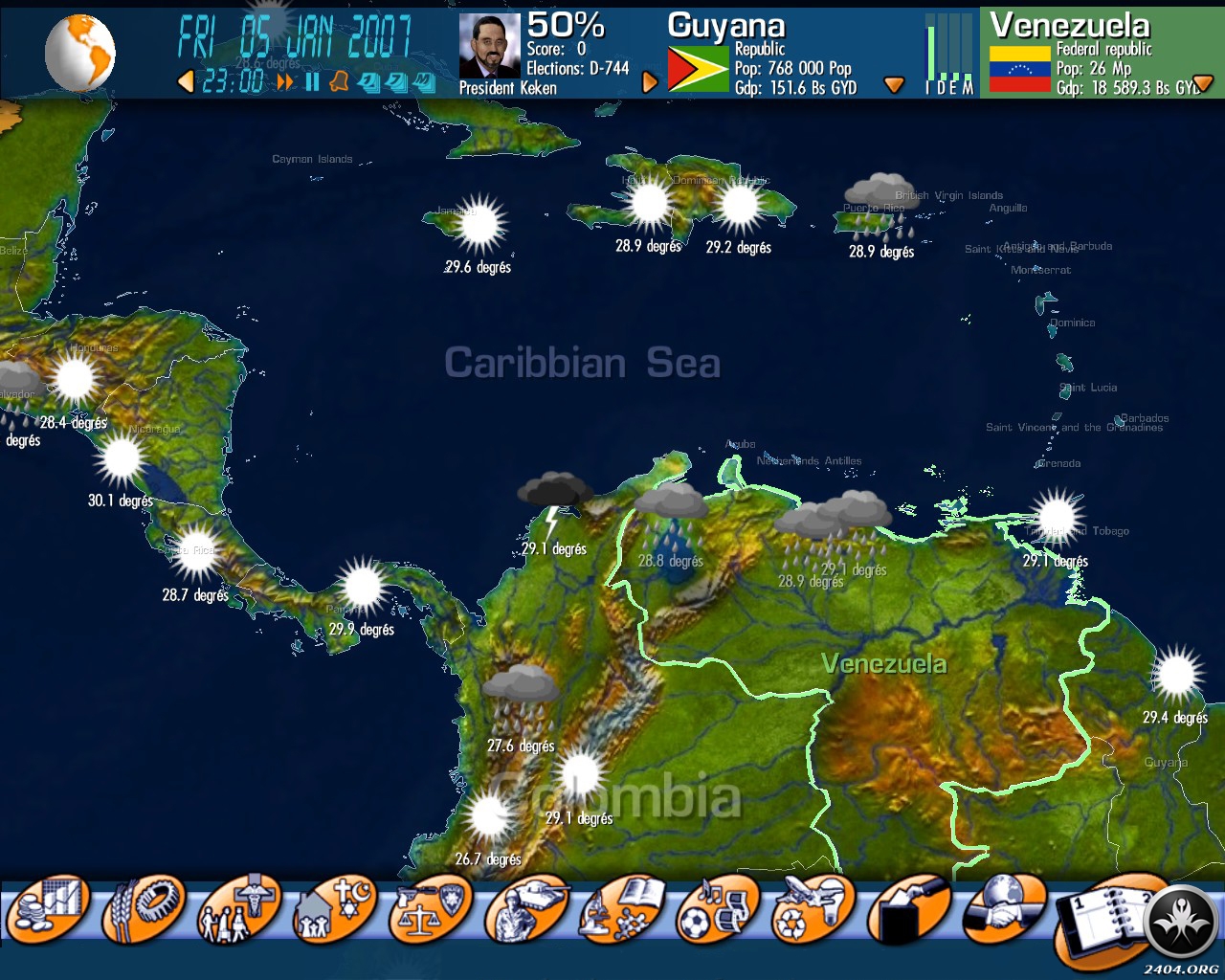Click the orange bell alert icon
This screenshot has height=980, width=1225.
click(339, 82)
